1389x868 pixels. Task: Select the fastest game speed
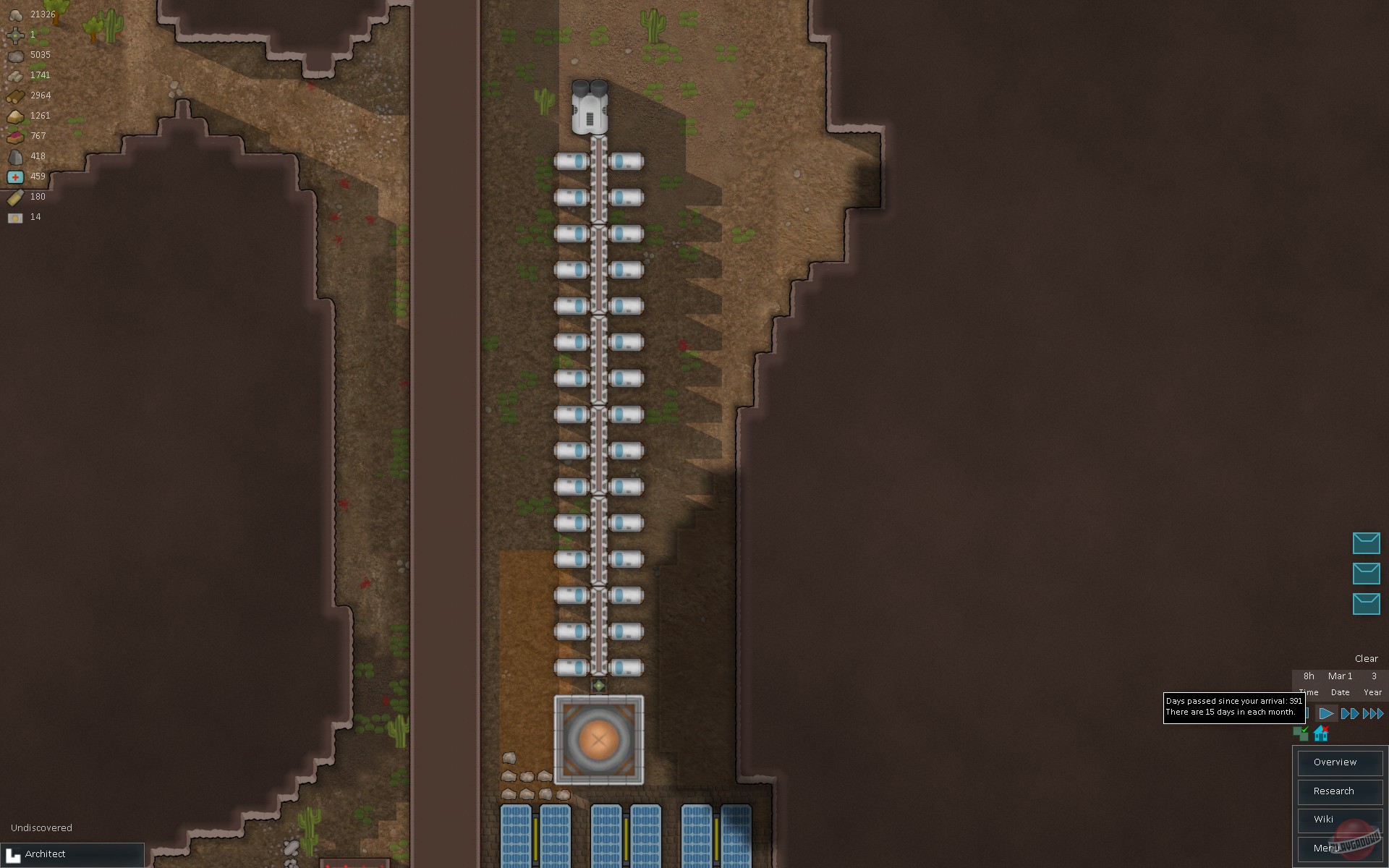click(x=1372, y=713)
